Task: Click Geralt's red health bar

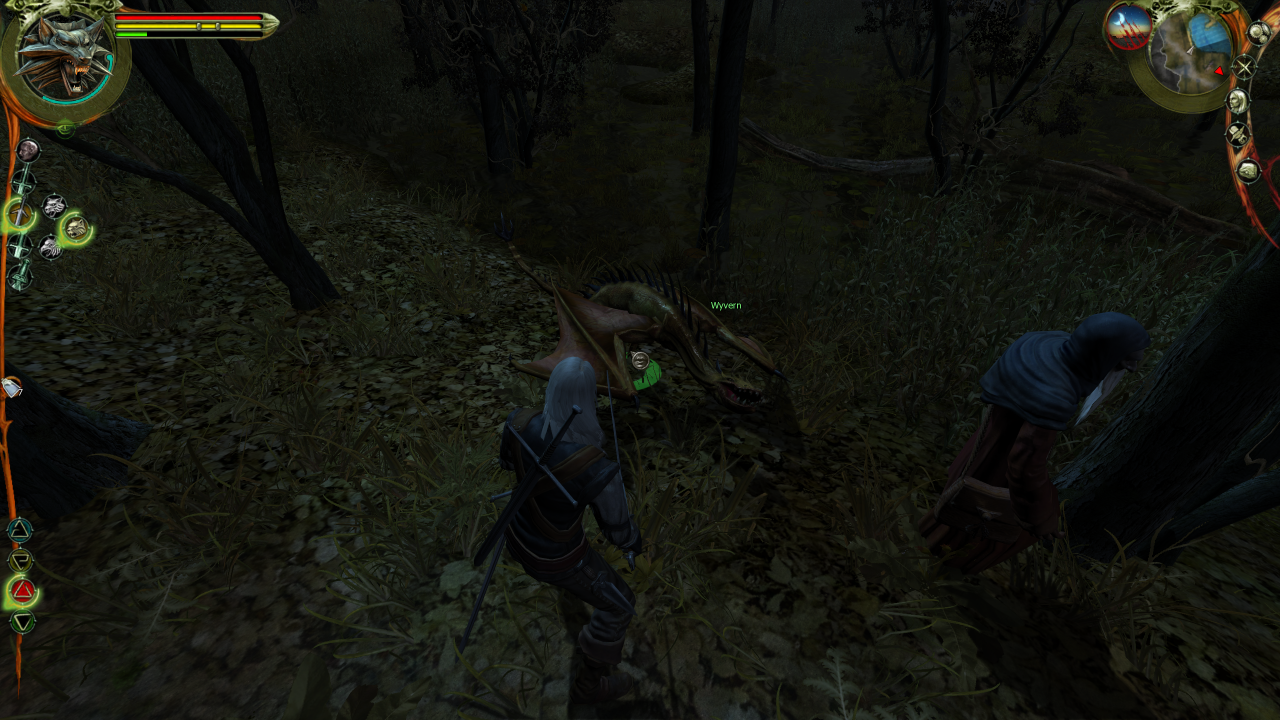Action: click(190, 17)
